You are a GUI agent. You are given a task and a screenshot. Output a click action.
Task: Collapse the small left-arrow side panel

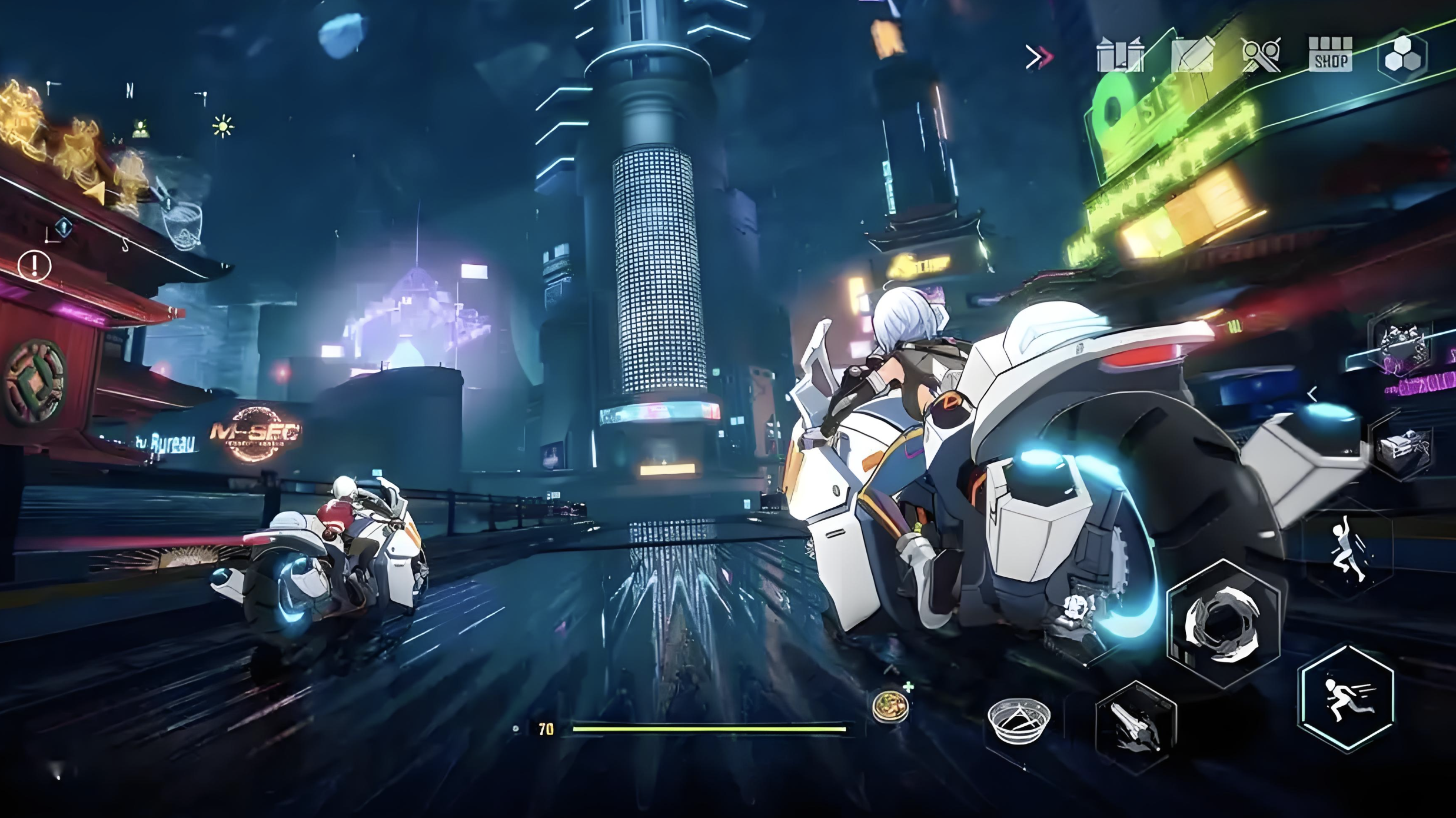(x=1312, y=394)
